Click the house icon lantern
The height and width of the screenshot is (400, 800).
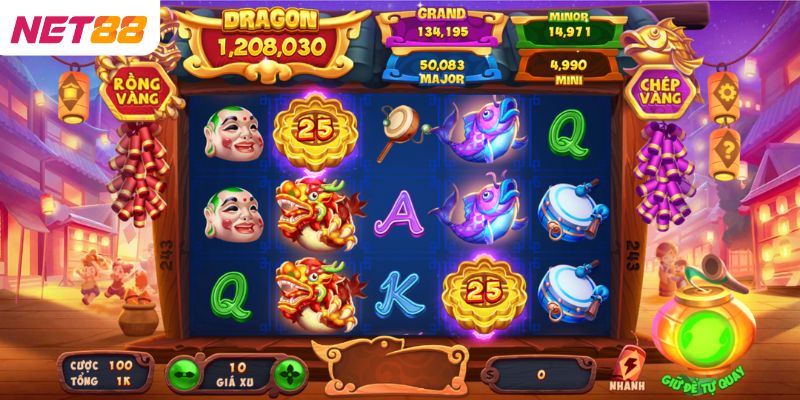point(73,97)
